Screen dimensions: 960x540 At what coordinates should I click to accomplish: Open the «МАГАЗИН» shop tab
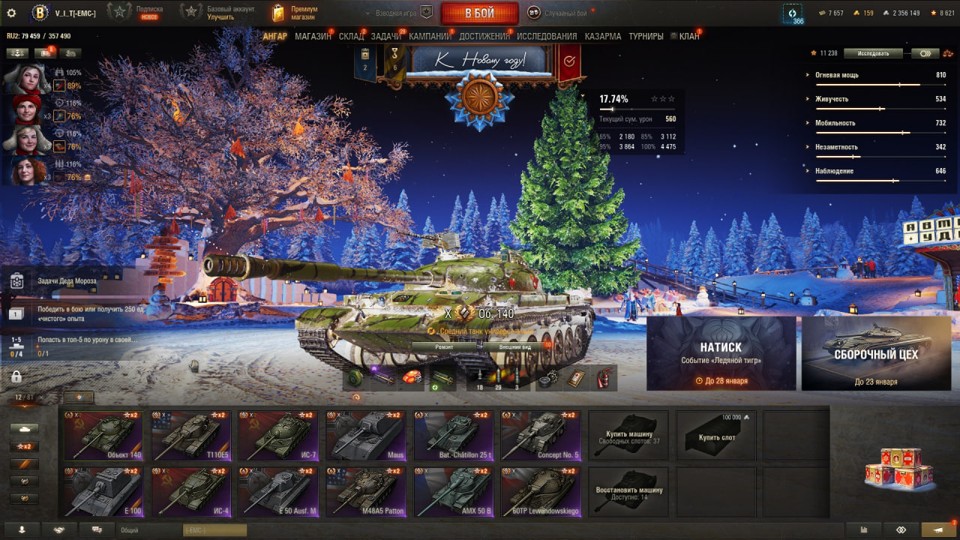tap(313, 37)
